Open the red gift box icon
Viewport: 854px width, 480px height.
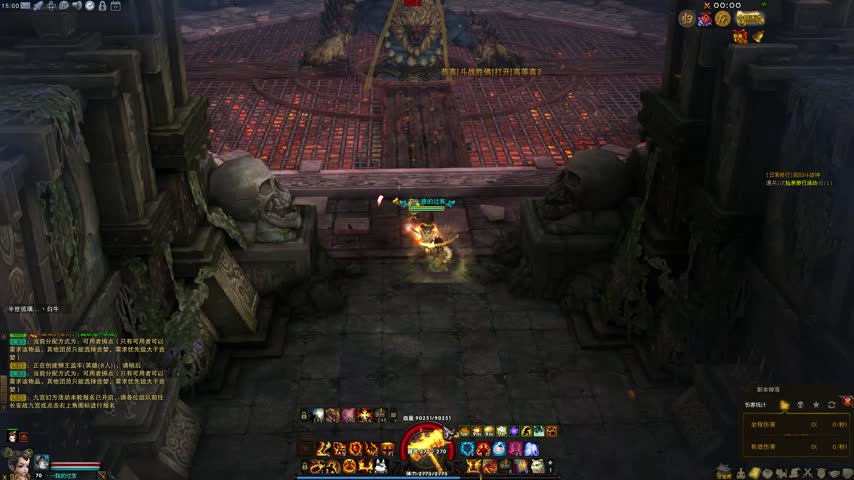point(740,37)
